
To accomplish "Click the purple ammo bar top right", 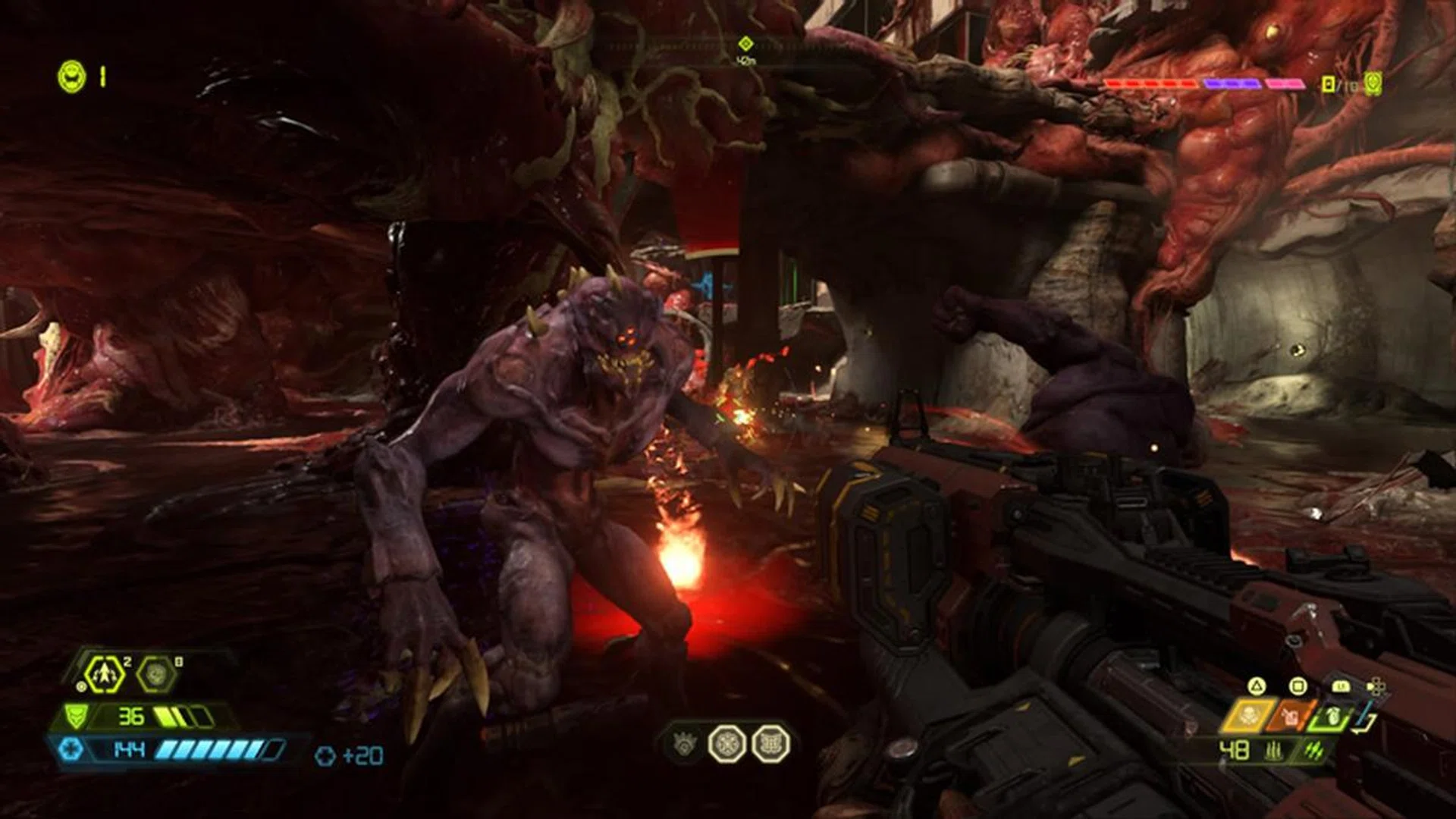I will 1232,83.
